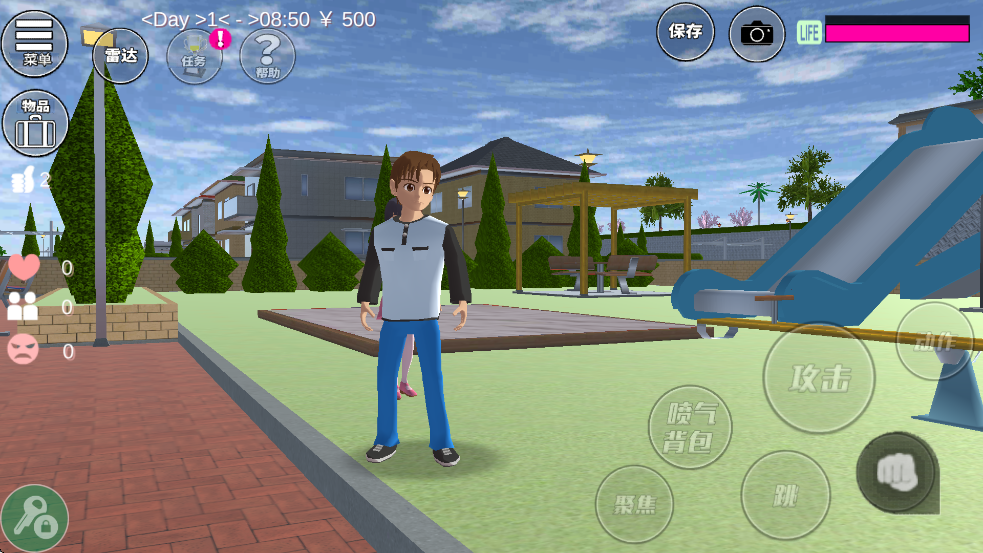
Task: Toggle the 雷达 radar button
Action: click(120, 56)
